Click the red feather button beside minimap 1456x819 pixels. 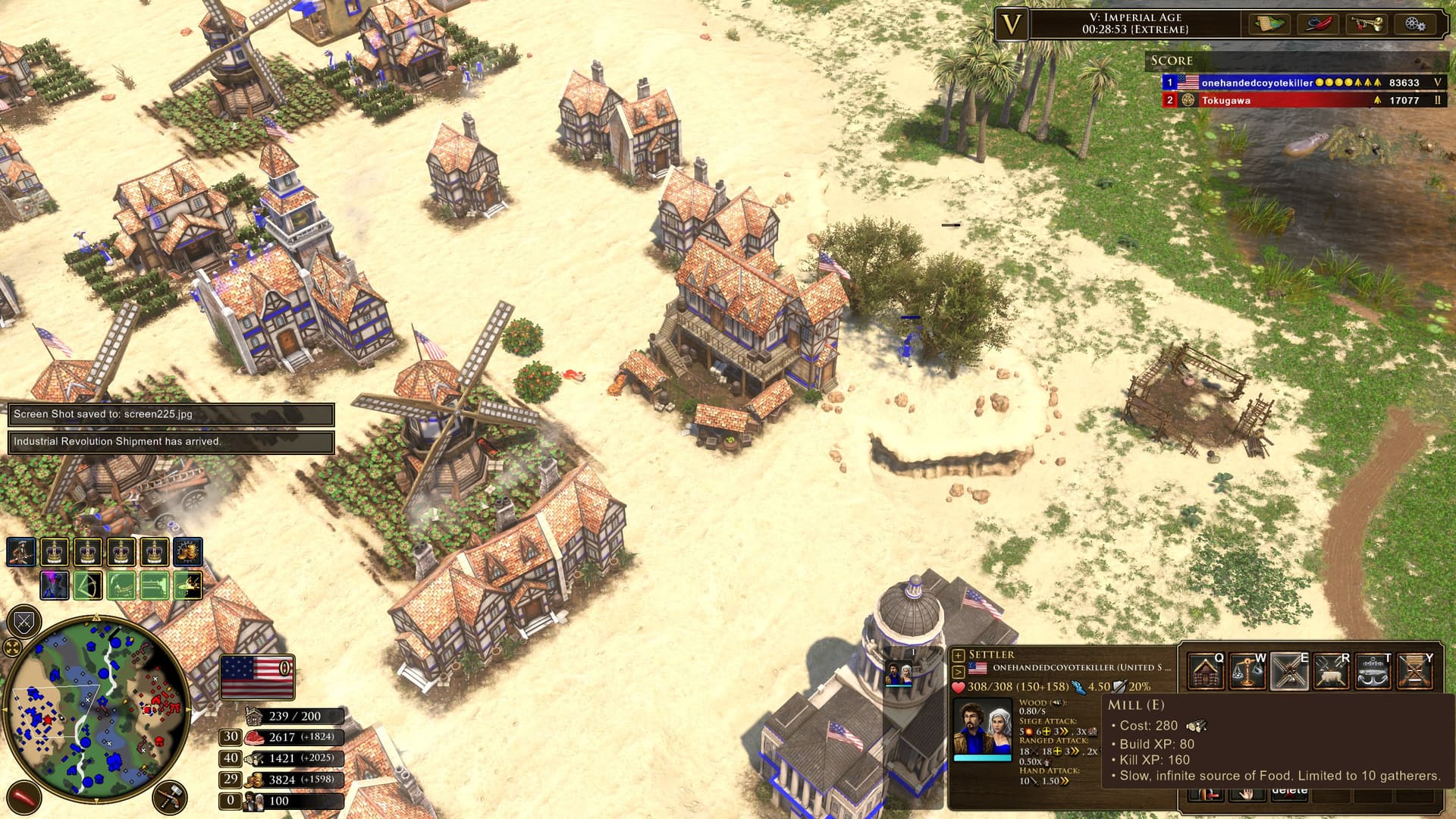(x=24, y=797)
